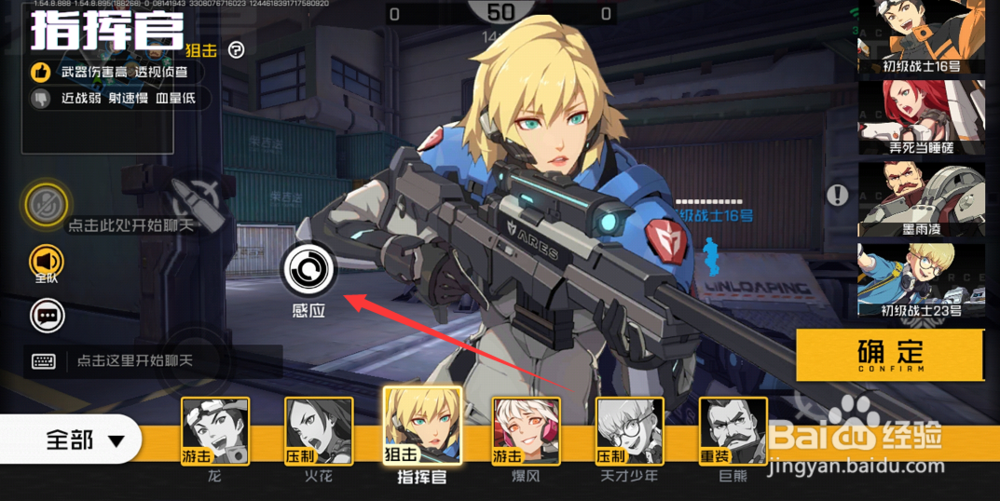This screenshot has height=501, width=1000.
Task: Toggle the muted microphone icon
Action: click(45, 205)
